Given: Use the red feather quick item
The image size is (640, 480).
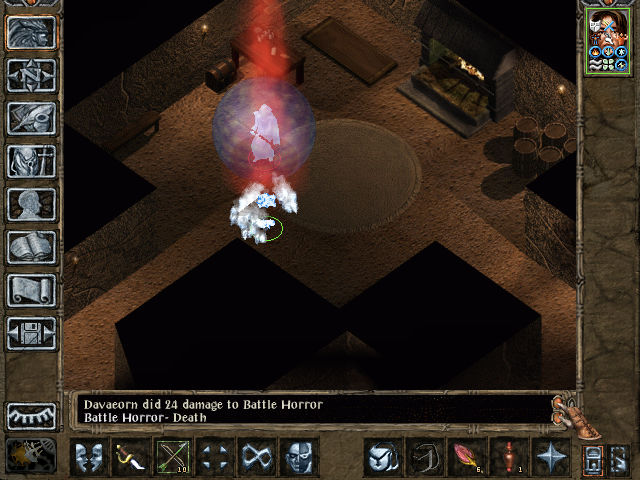Looking at the screenshot, I should 466,457.
